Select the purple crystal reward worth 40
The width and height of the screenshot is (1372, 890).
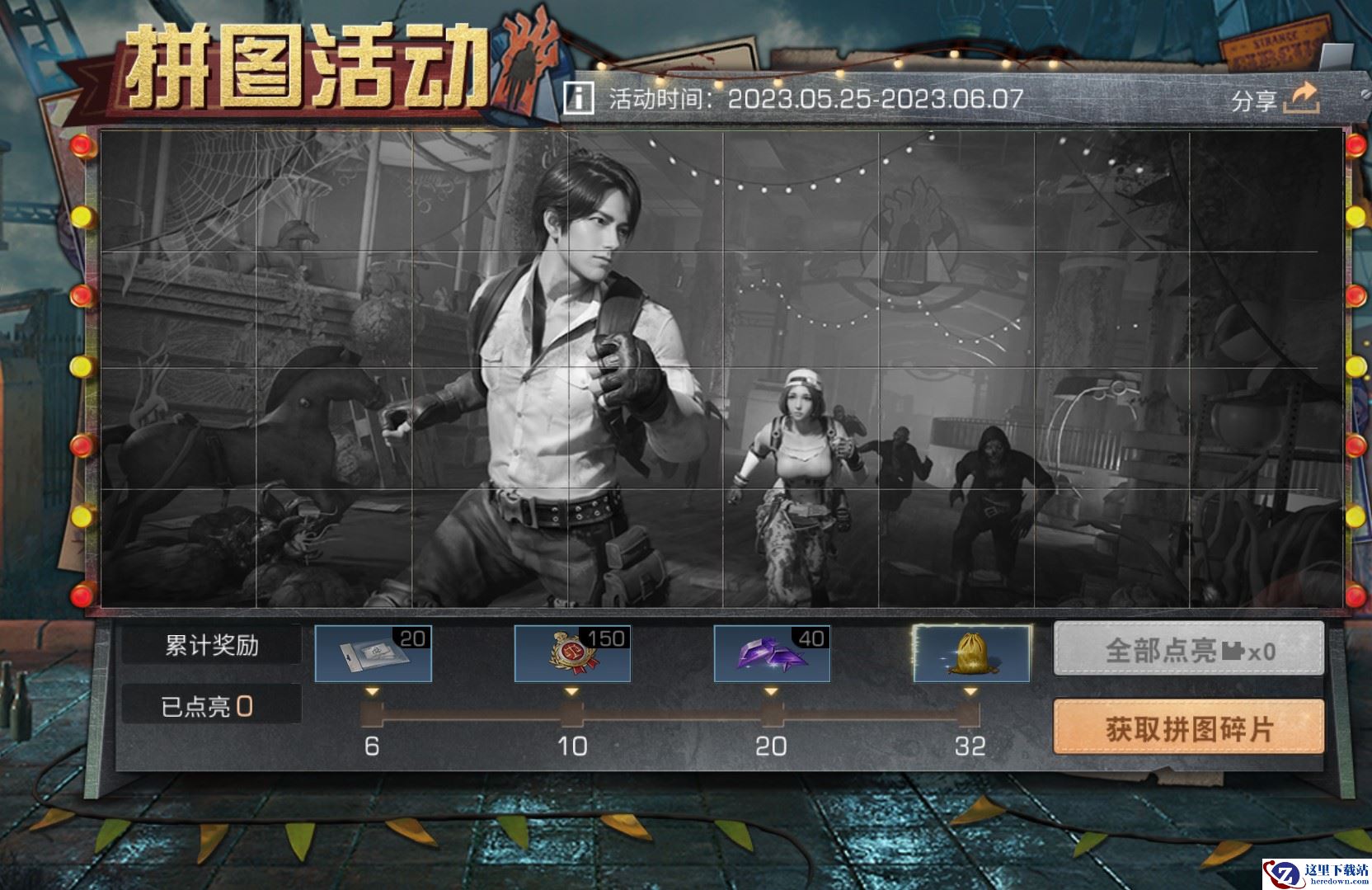770,652
